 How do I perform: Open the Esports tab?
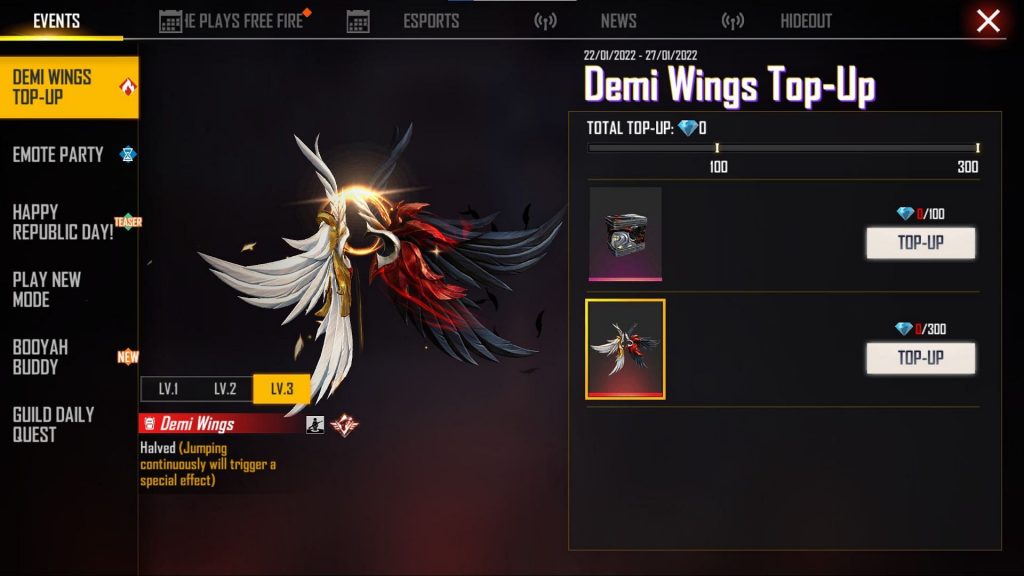(433, 21)
